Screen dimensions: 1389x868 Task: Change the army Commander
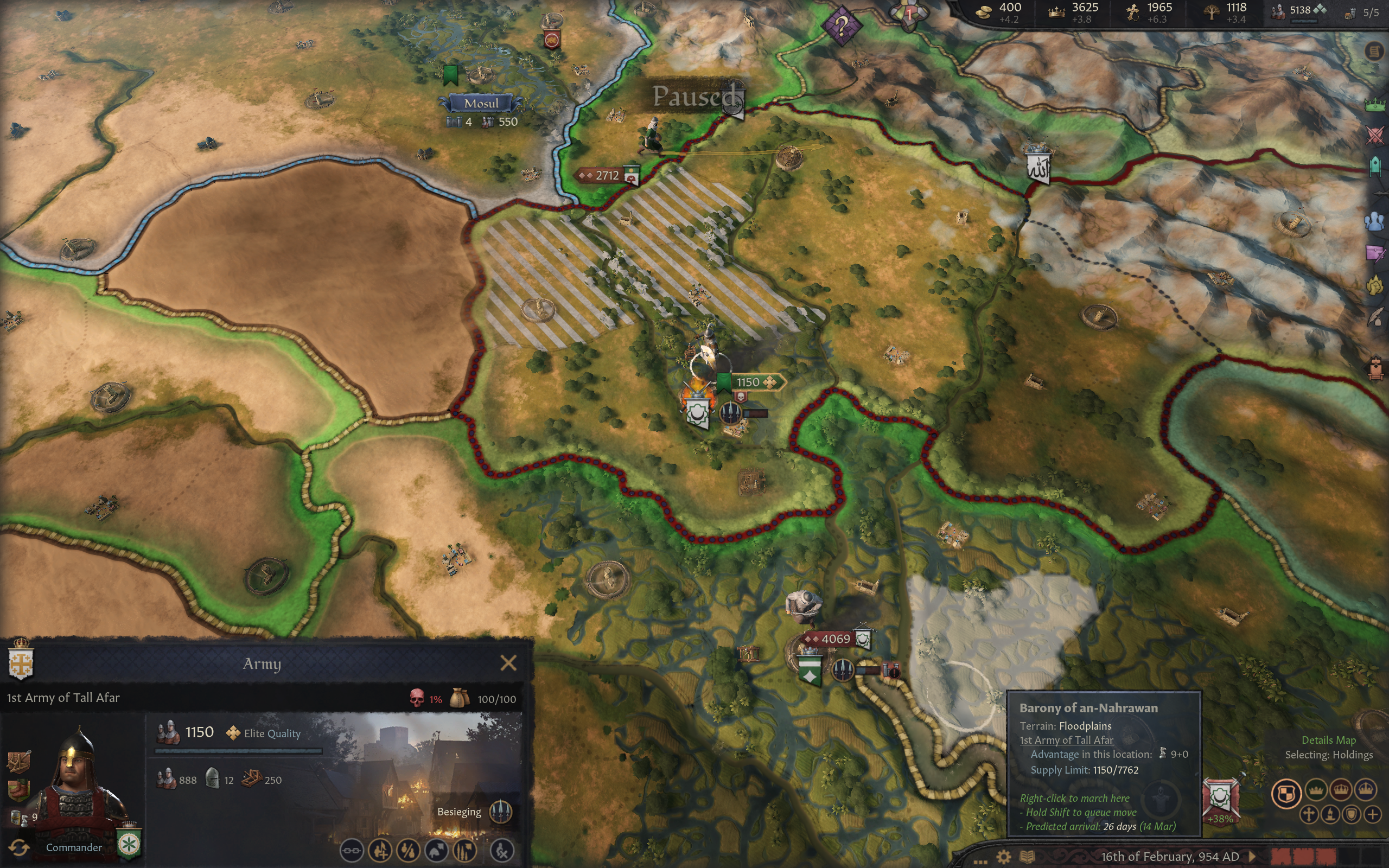[19, 847]
